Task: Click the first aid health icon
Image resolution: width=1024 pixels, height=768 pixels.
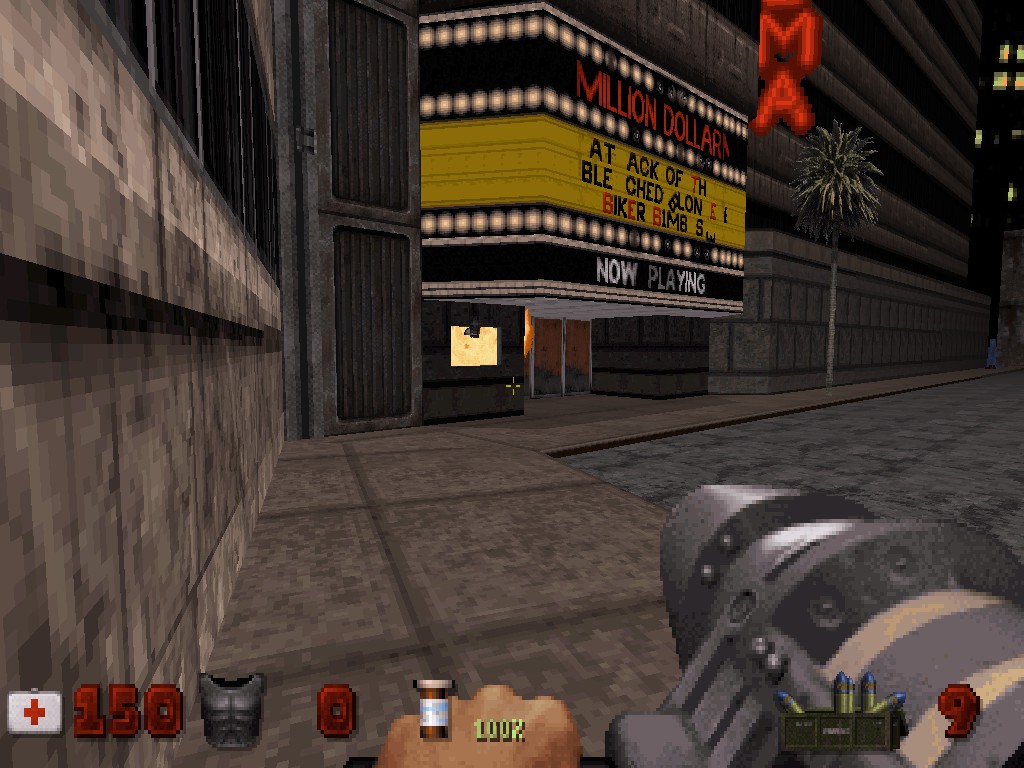Action: click(x=35, y=712)
